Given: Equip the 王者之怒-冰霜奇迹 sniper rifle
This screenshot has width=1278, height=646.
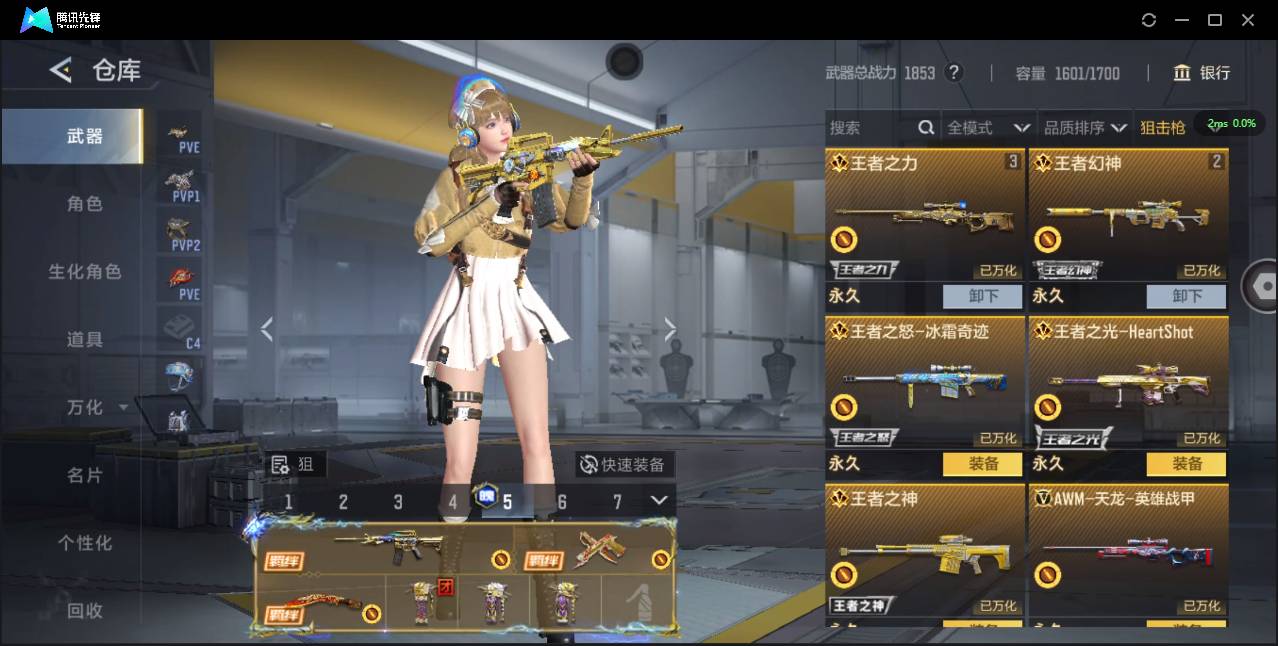Looking at the screenshot, I should [982, 464].
